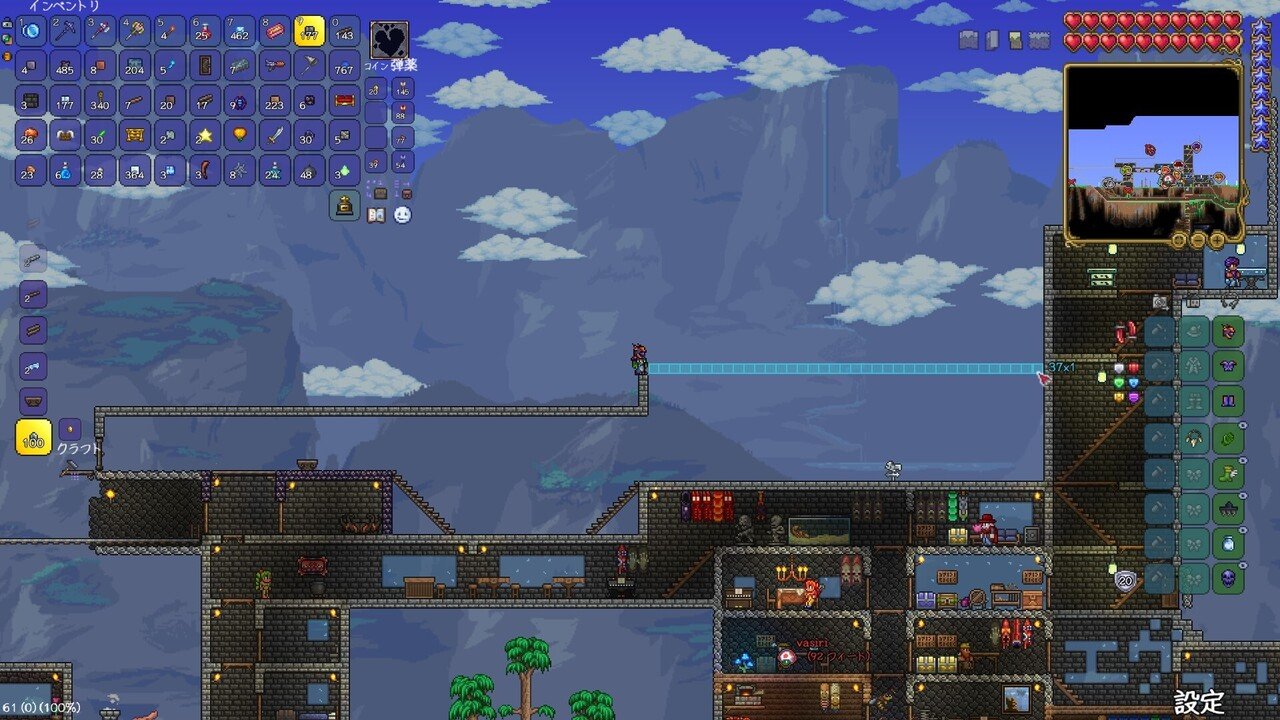Select the equipped helmet armor slot
The image size is (1280, 720).
[x=1227, y=331]
